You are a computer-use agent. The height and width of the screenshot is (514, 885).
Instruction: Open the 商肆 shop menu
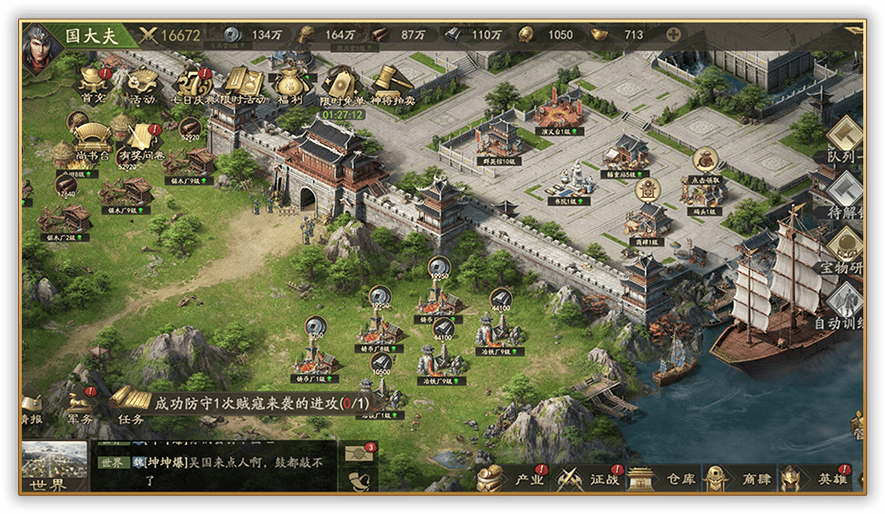(x=740, y=478)
